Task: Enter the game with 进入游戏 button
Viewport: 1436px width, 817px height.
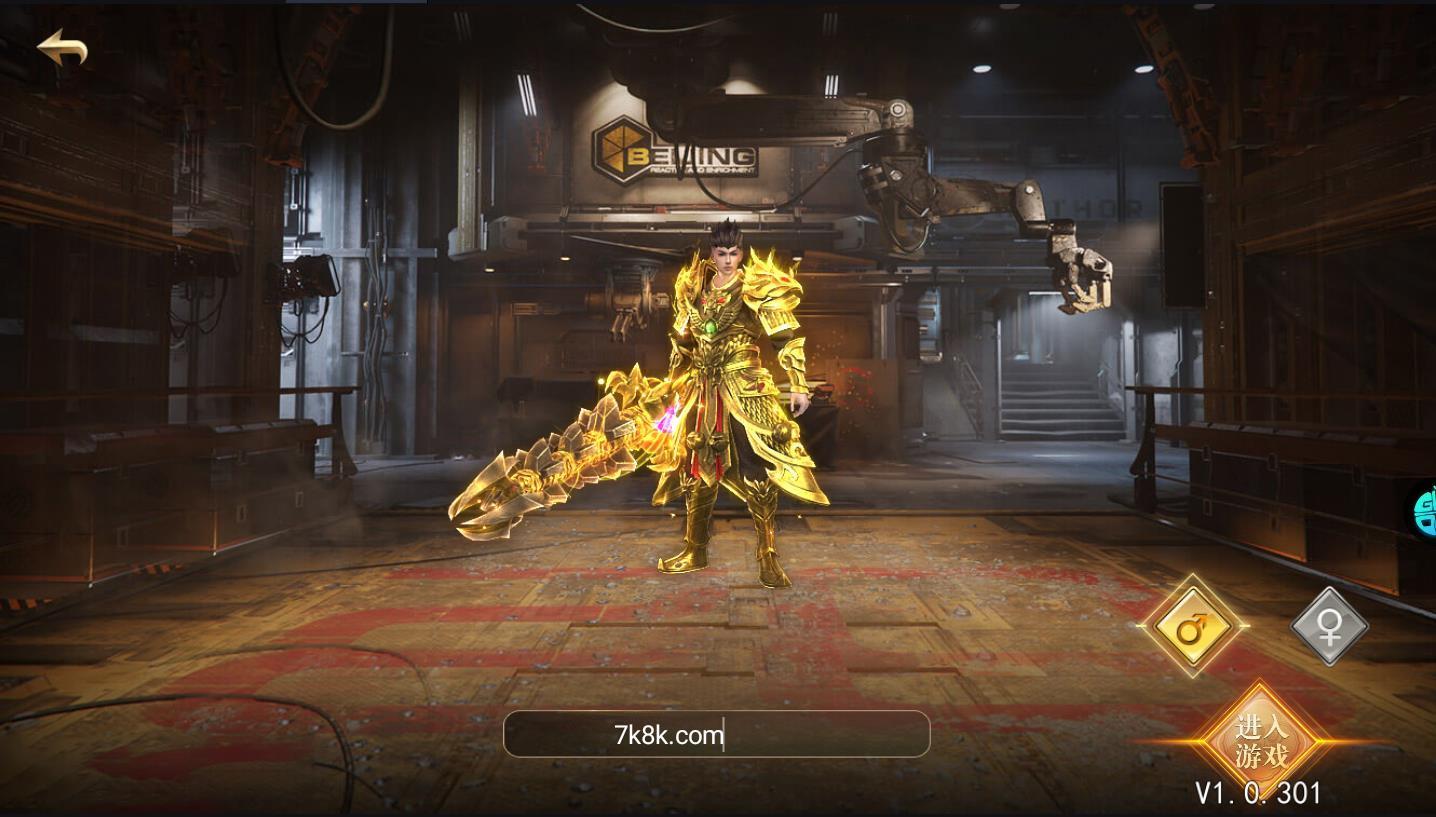Action: tap(1262, 741)
